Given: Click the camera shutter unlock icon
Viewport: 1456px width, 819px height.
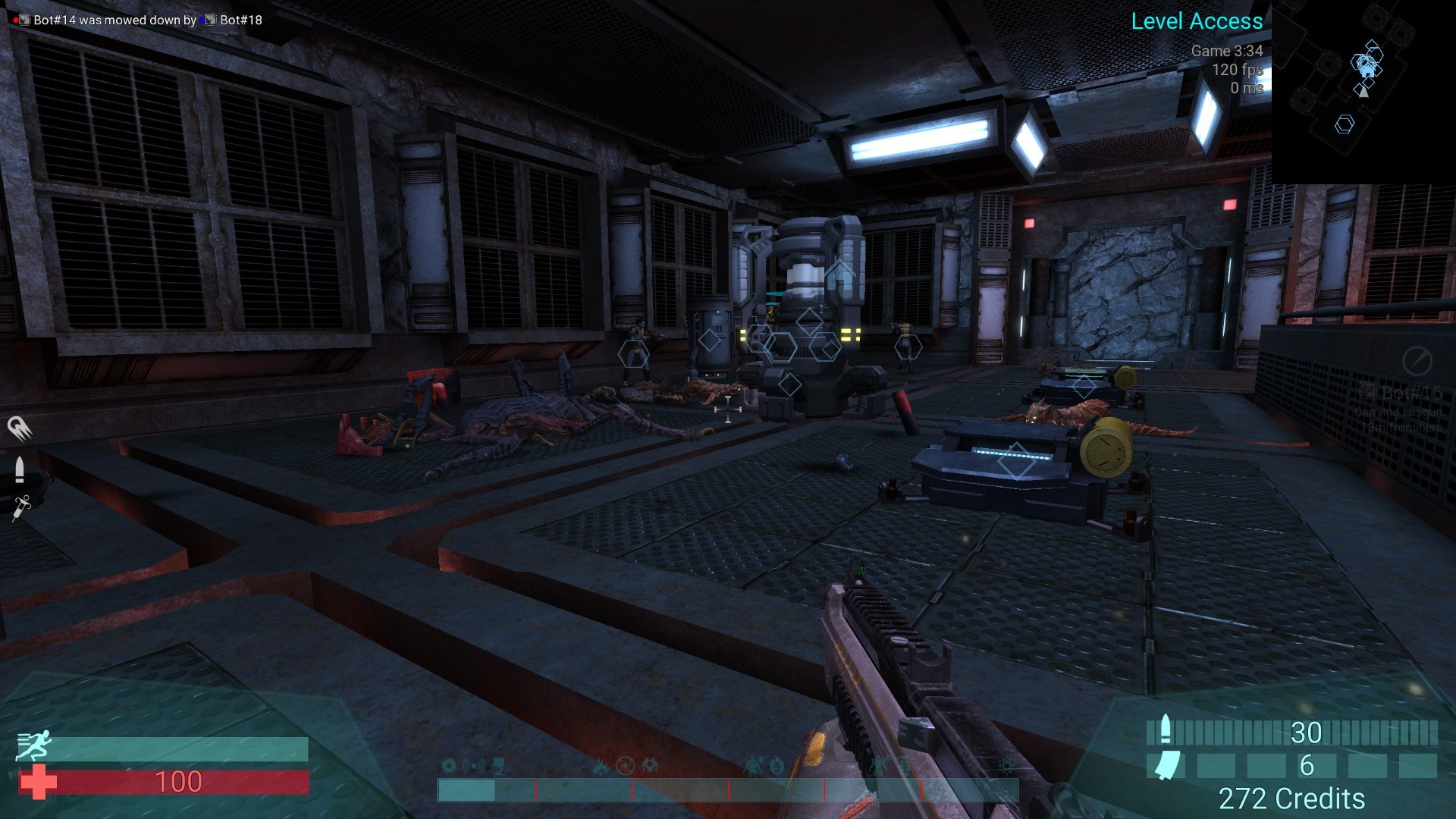Looking at the screenshot, I should pyautogui.click(x=625, y=766).
